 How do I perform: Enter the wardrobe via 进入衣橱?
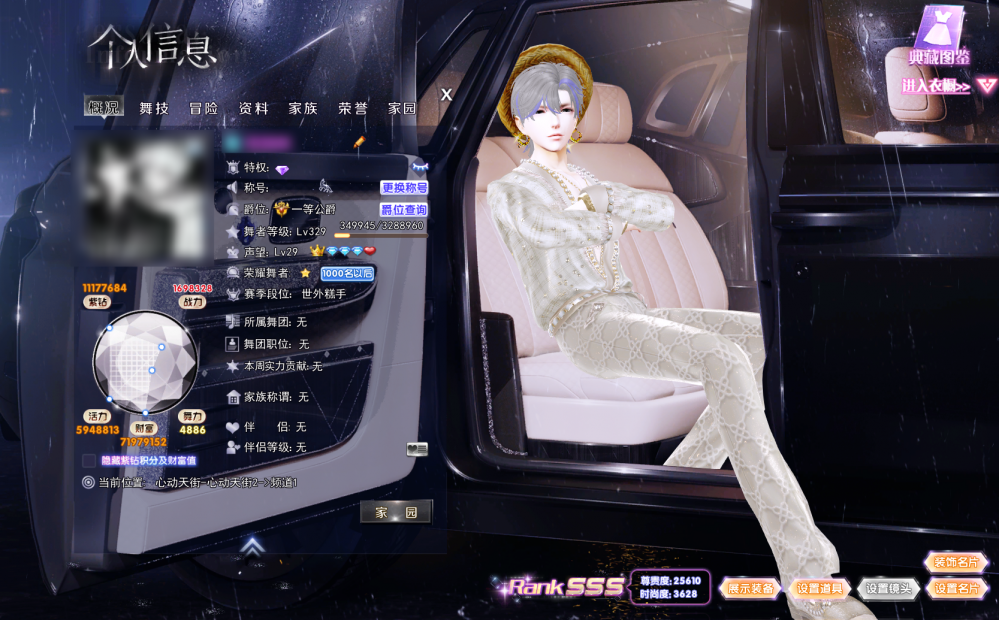(942, 87)
